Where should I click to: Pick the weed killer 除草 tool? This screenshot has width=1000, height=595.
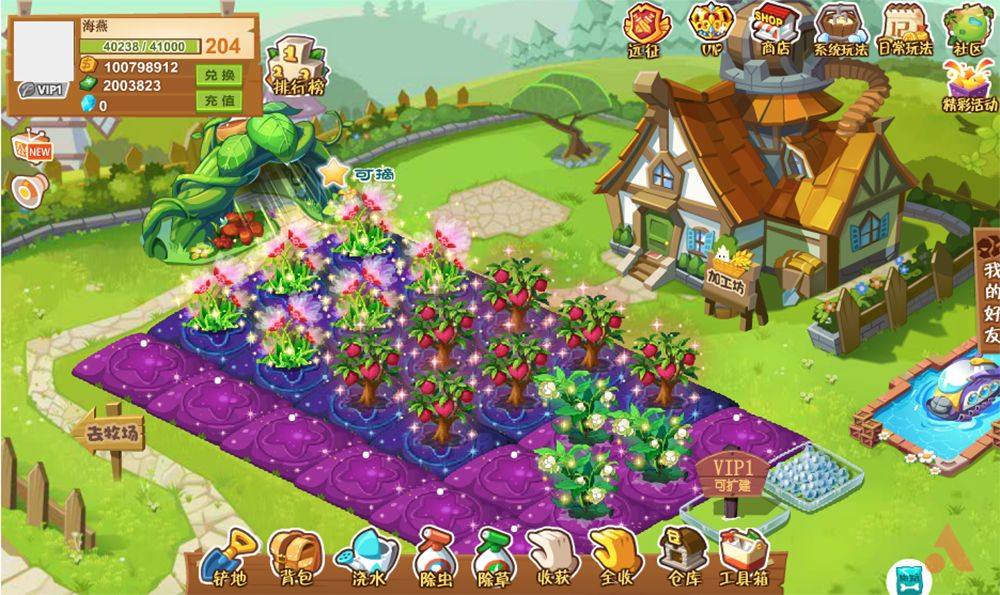click(494, 555)
